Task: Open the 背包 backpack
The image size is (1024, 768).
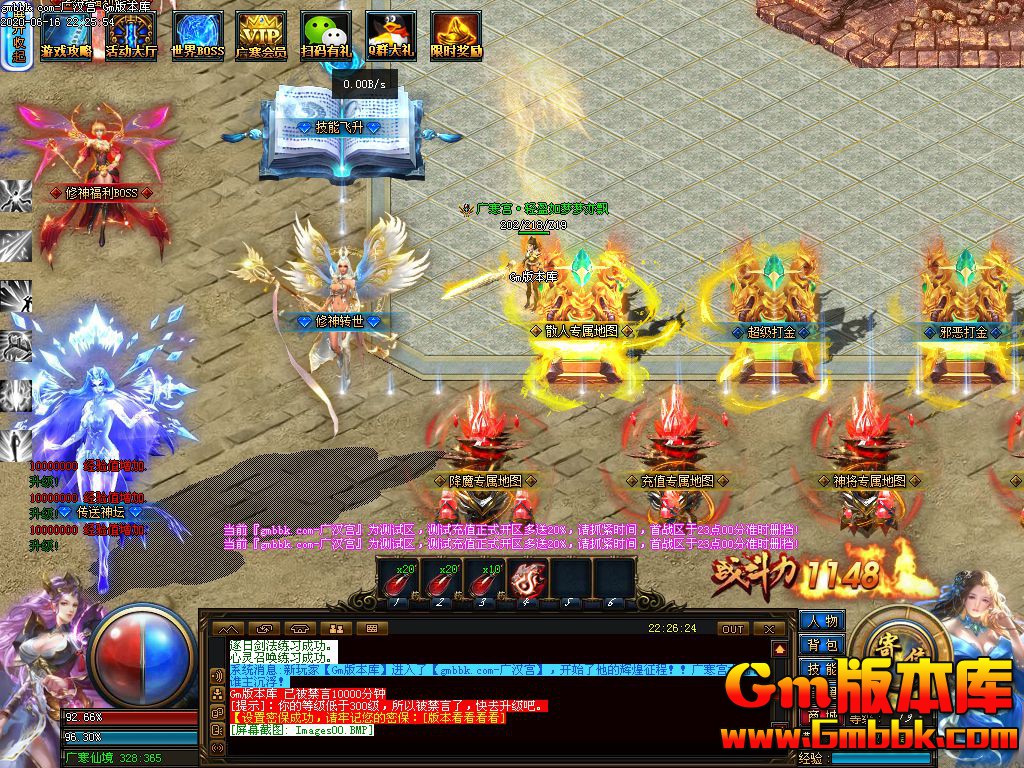Action: tap(822, 646)
